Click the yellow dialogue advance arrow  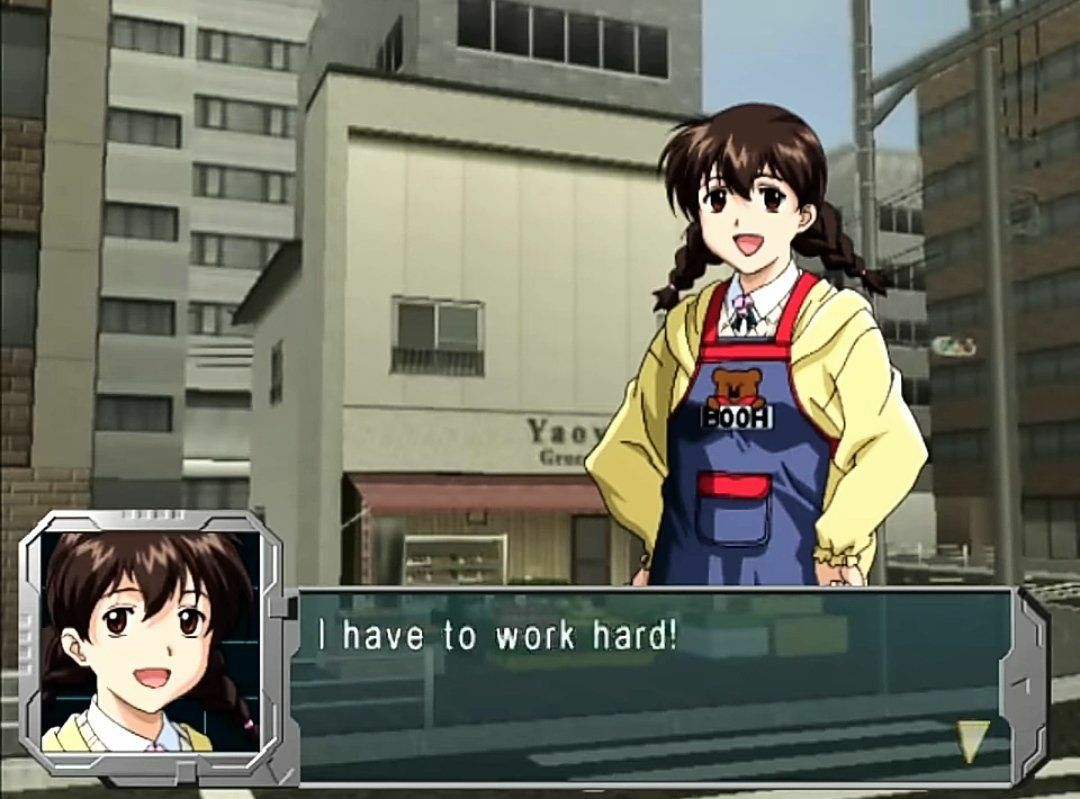(972, 740)
